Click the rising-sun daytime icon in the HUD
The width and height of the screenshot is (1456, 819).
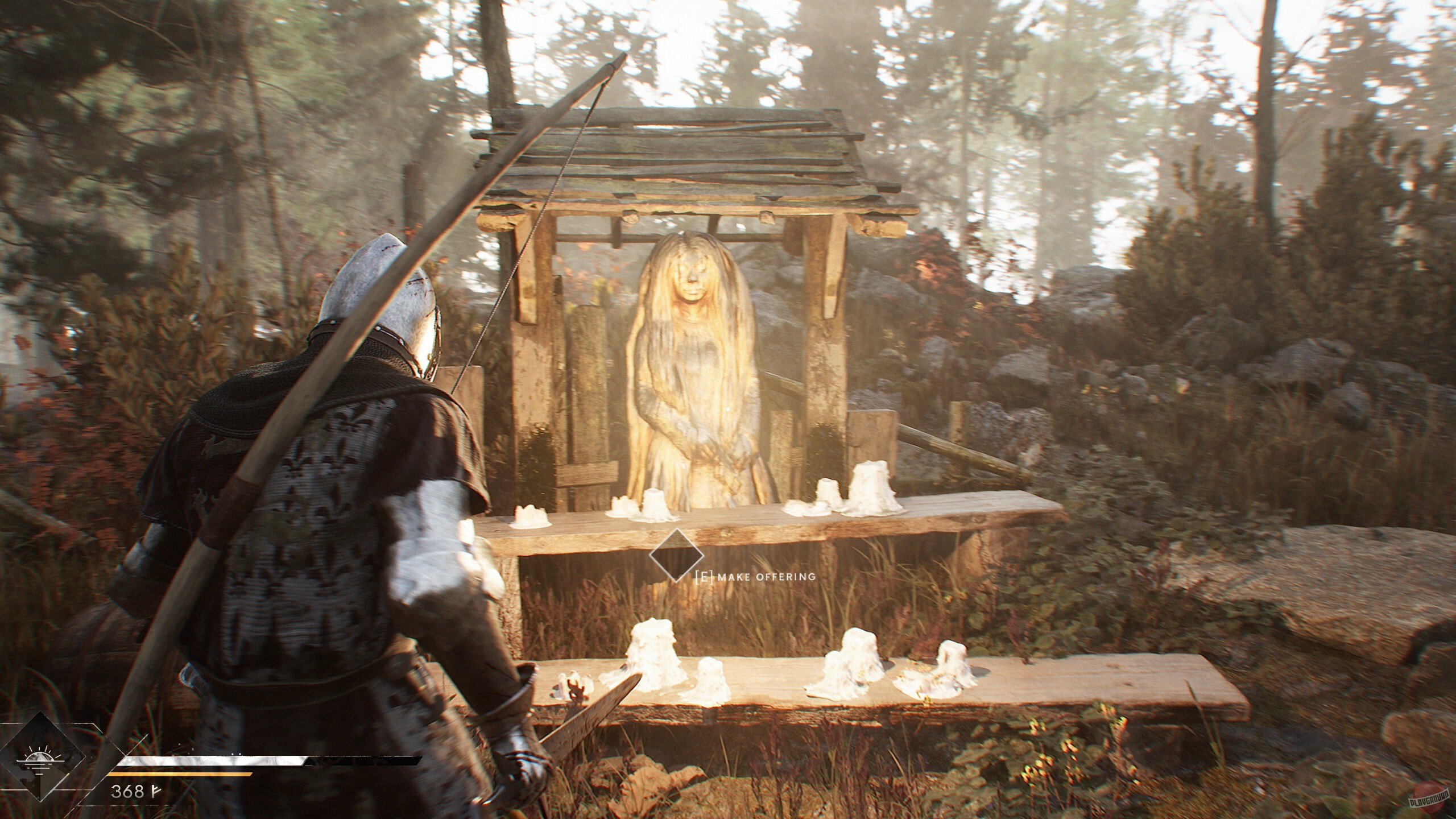pyautogui.click(x=41, y=759)
